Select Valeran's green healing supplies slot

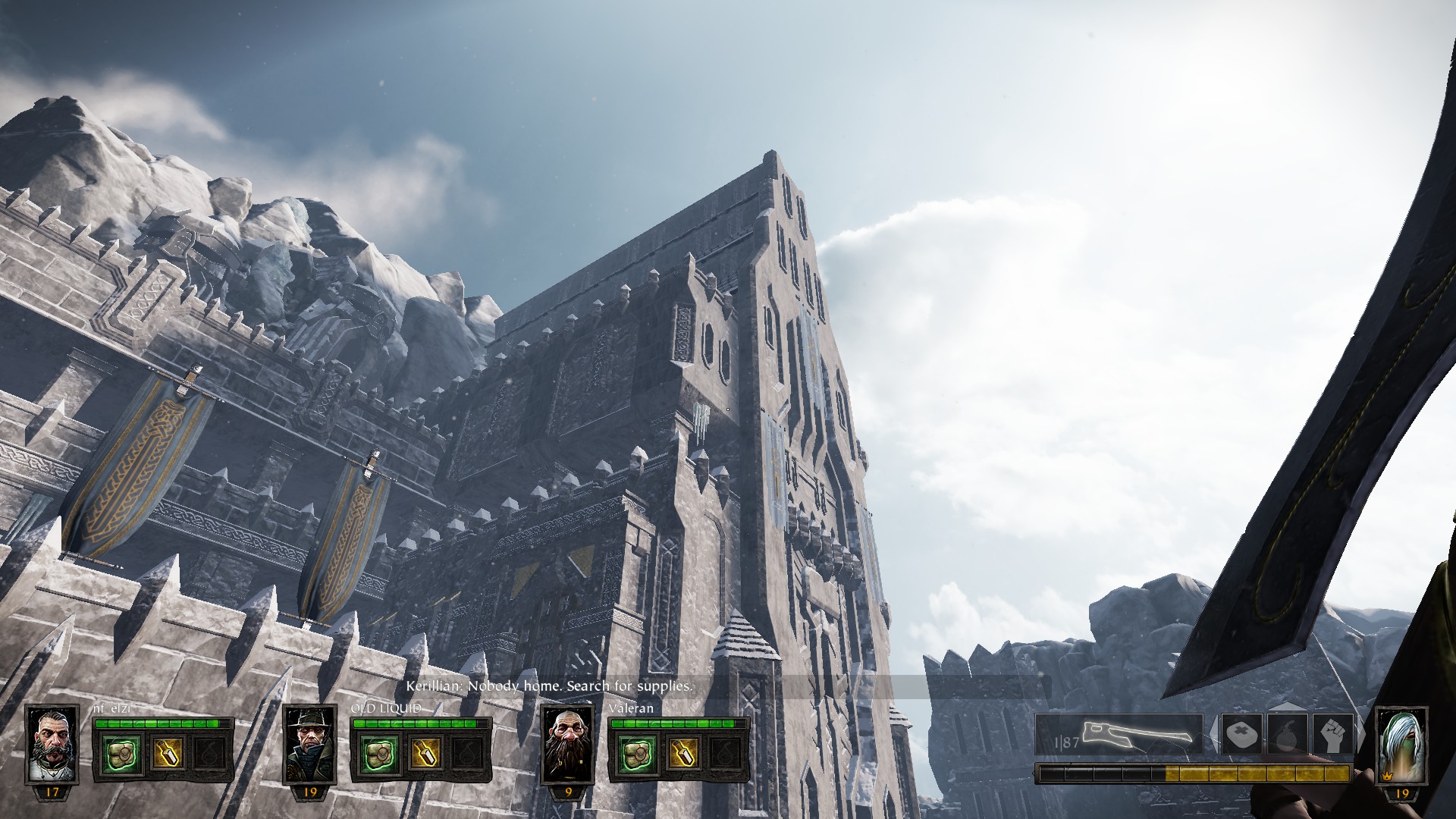point(635,752)
